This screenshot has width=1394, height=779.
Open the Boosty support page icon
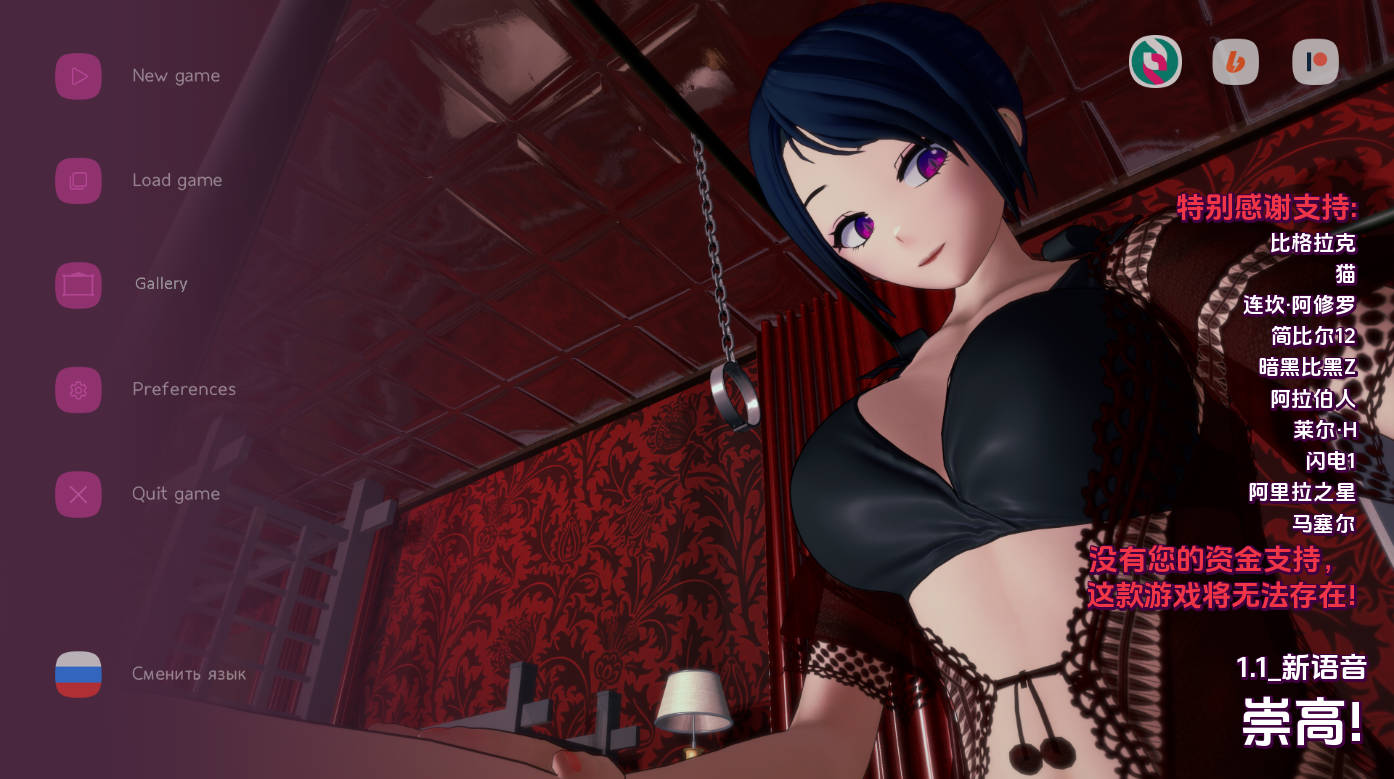pos(1235,61)
